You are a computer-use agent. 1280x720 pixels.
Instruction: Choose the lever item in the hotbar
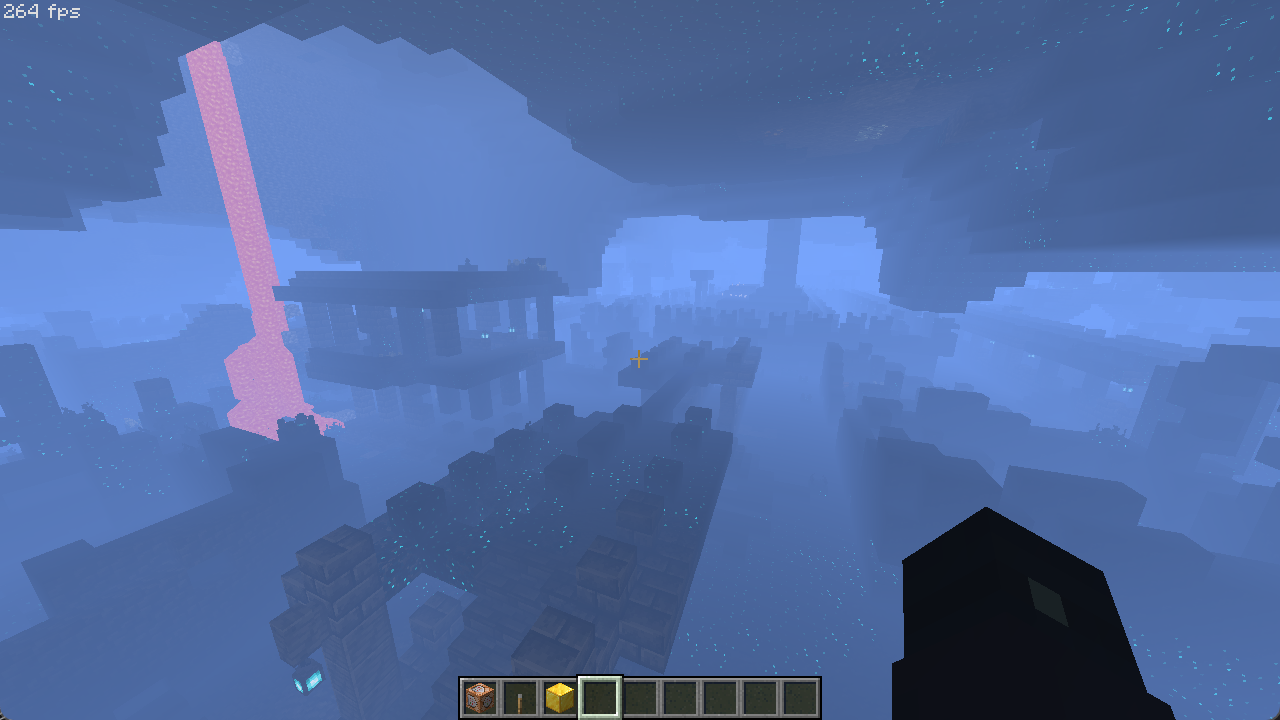pyautogui.click(x=520, y=697)
